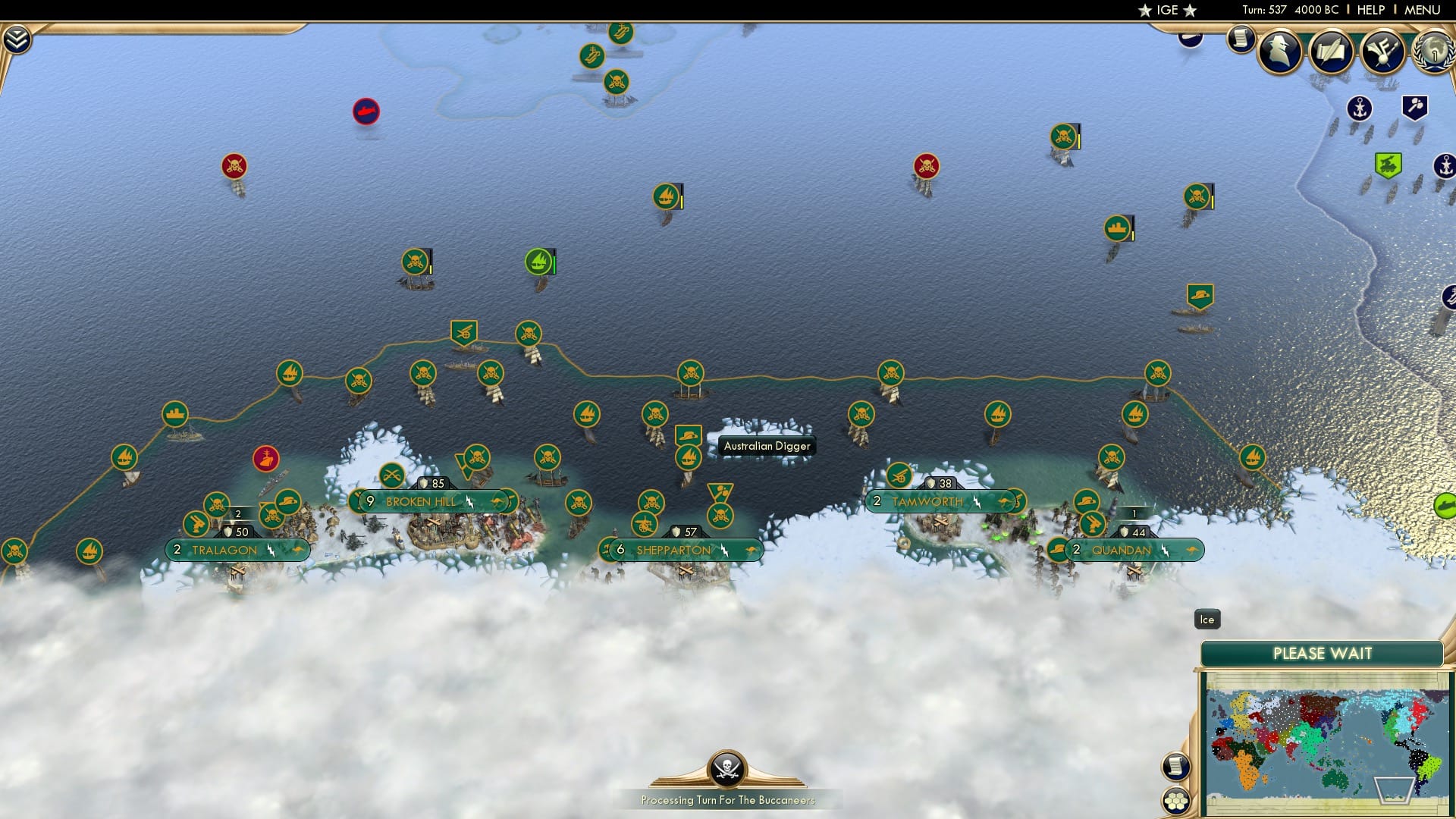Open the Espionage overview spy icon
The width and height of the screenshot is (1456, 819).
tap(1279, 52)
